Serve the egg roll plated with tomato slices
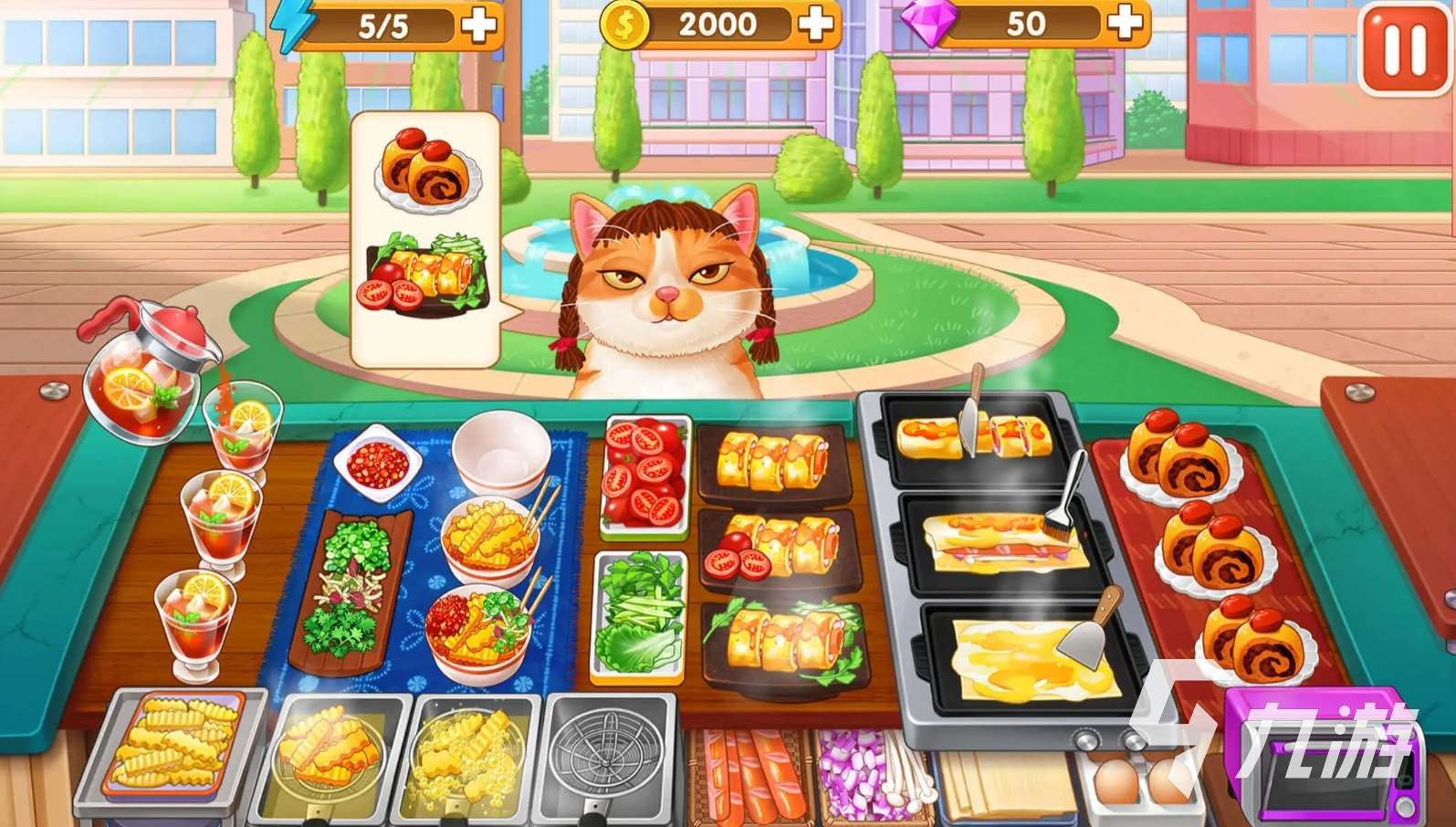 coord(778,550)
